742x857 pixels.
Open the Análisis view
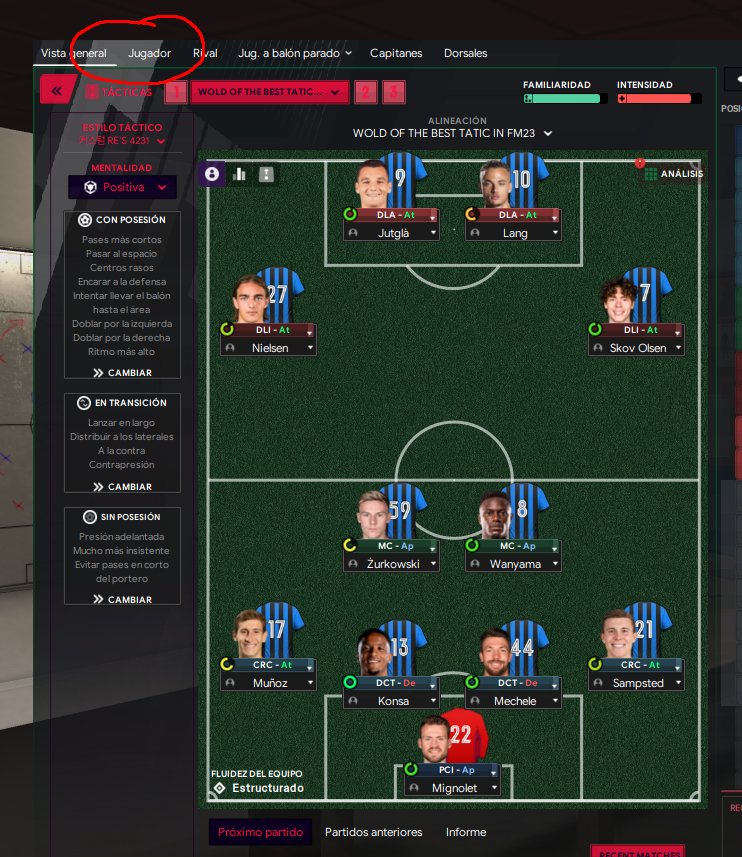[673, 174]
